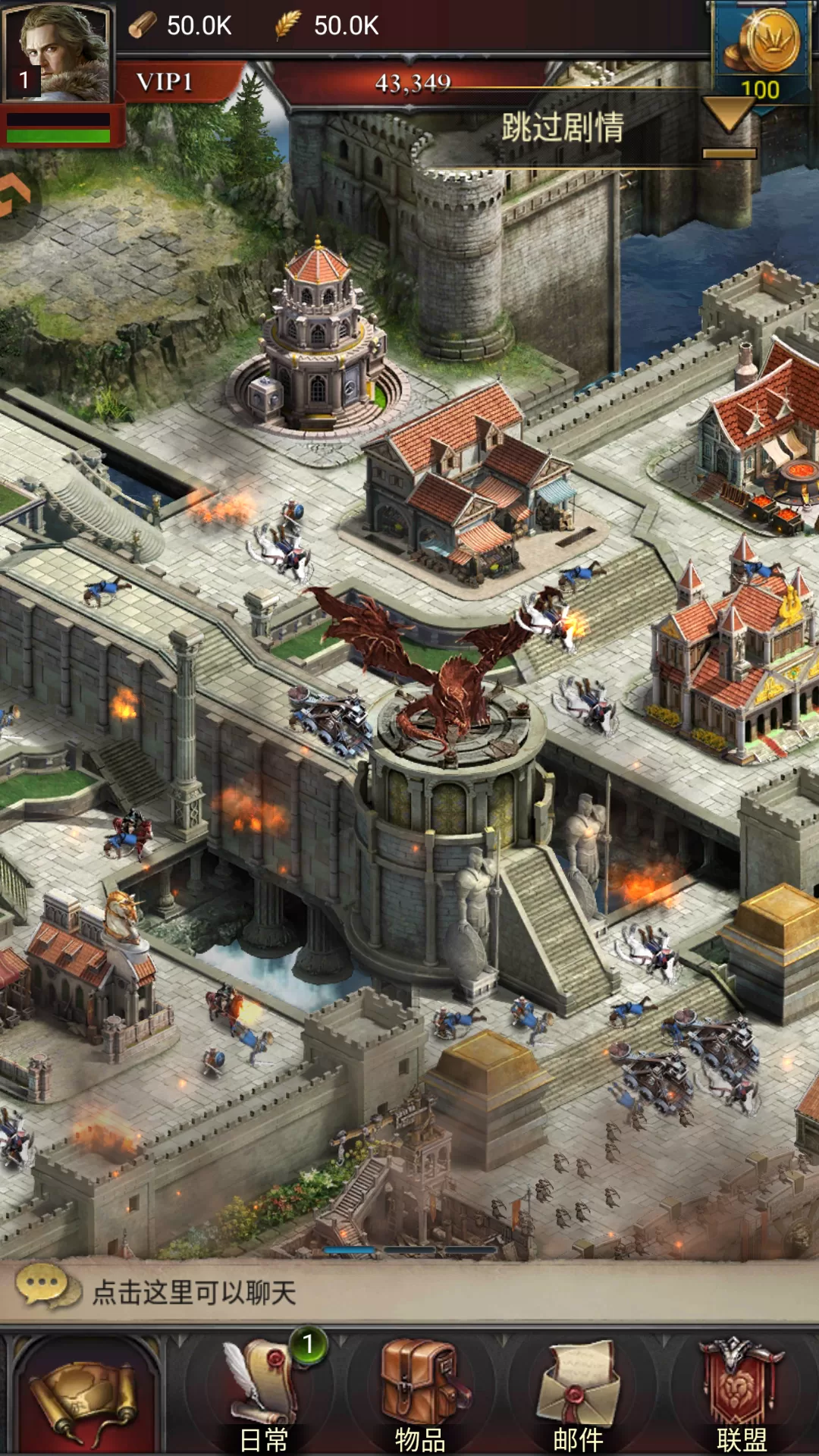Click the wheat food resource counter
Image resolution: width=819 pixels, height=1456 pixels.
coord(328,26)
